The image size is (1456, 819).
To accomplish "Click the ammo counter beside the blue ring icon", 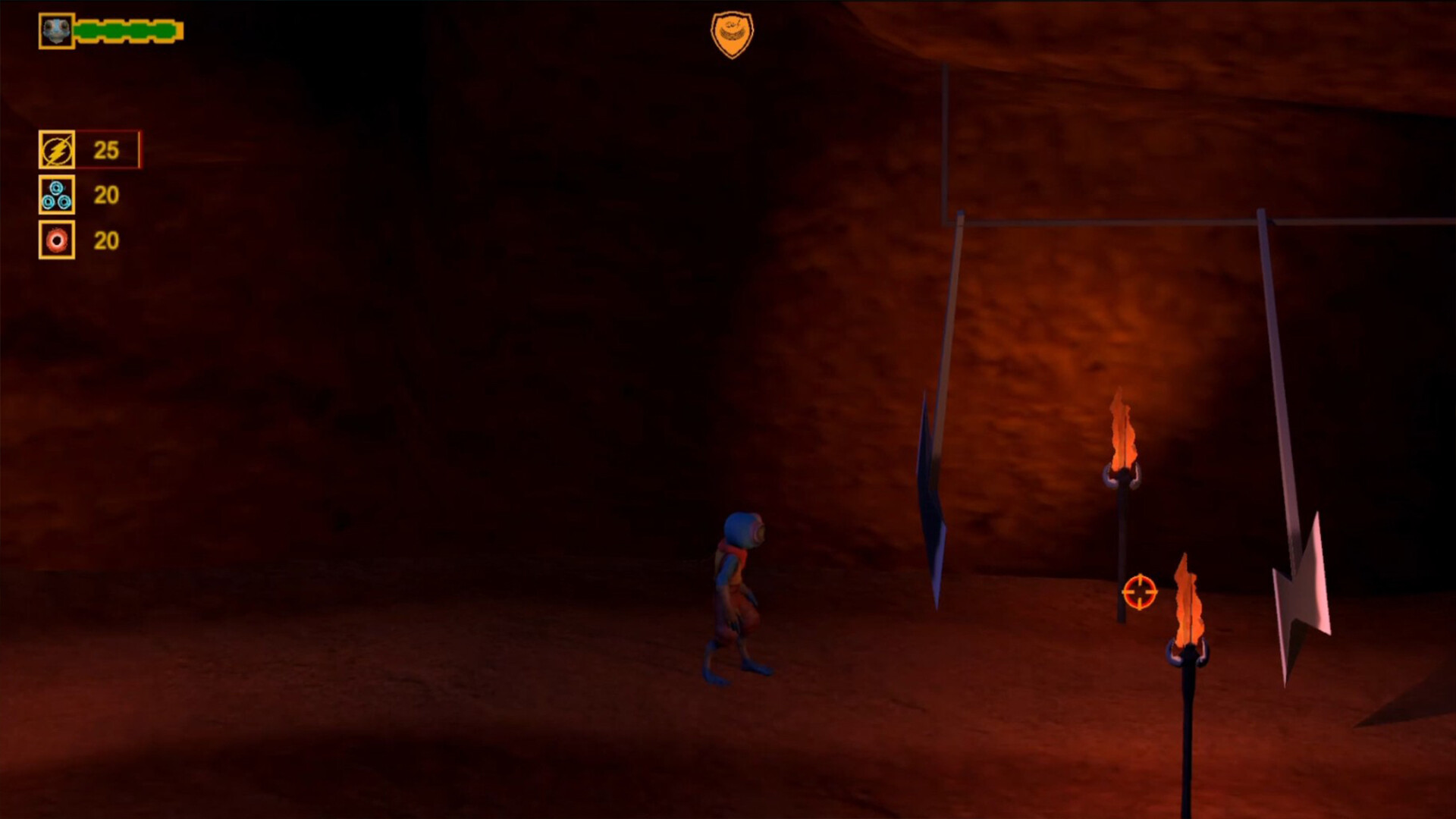I will (106, 194).
